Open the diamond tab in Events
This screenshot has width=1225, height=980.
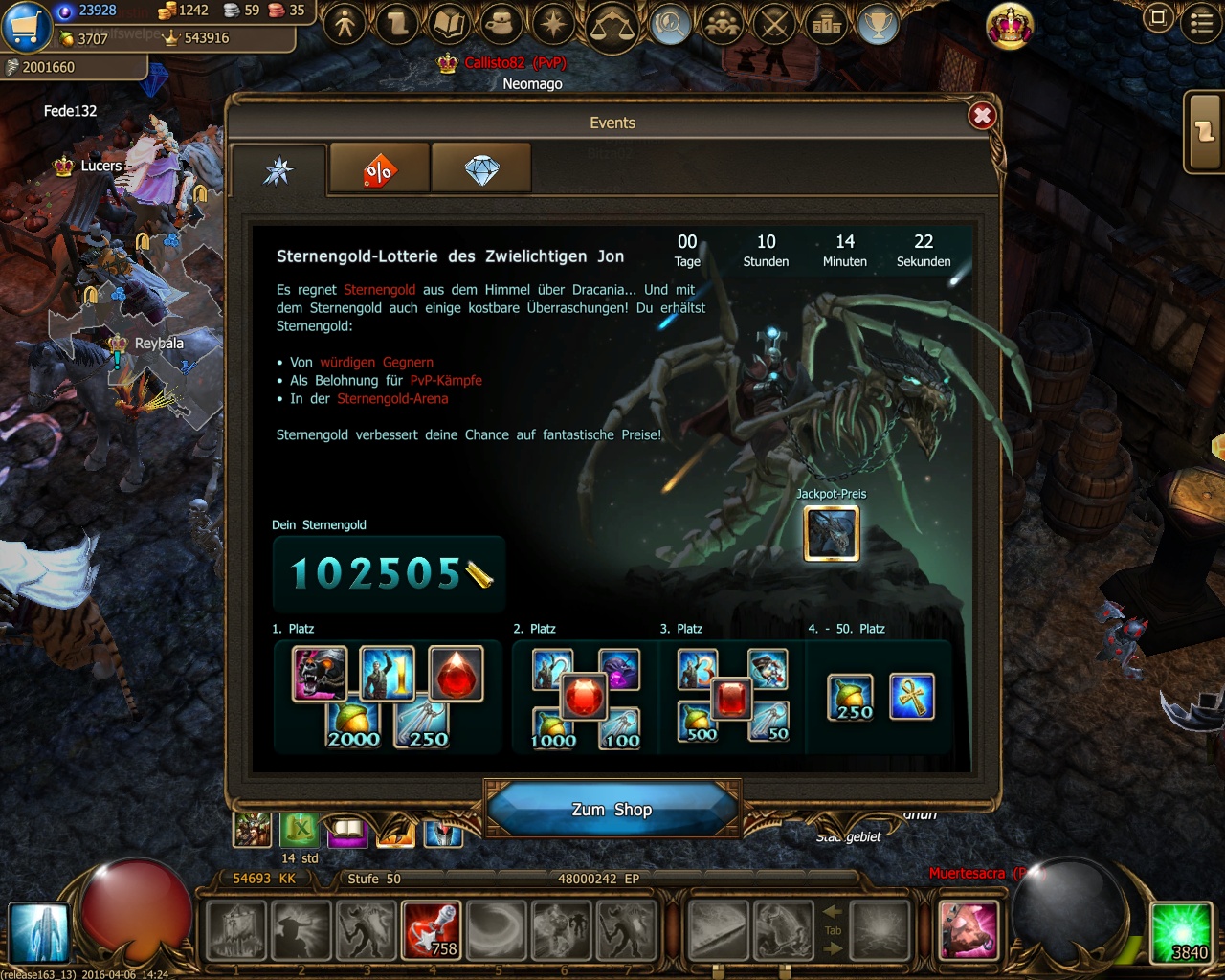point(481,170)
